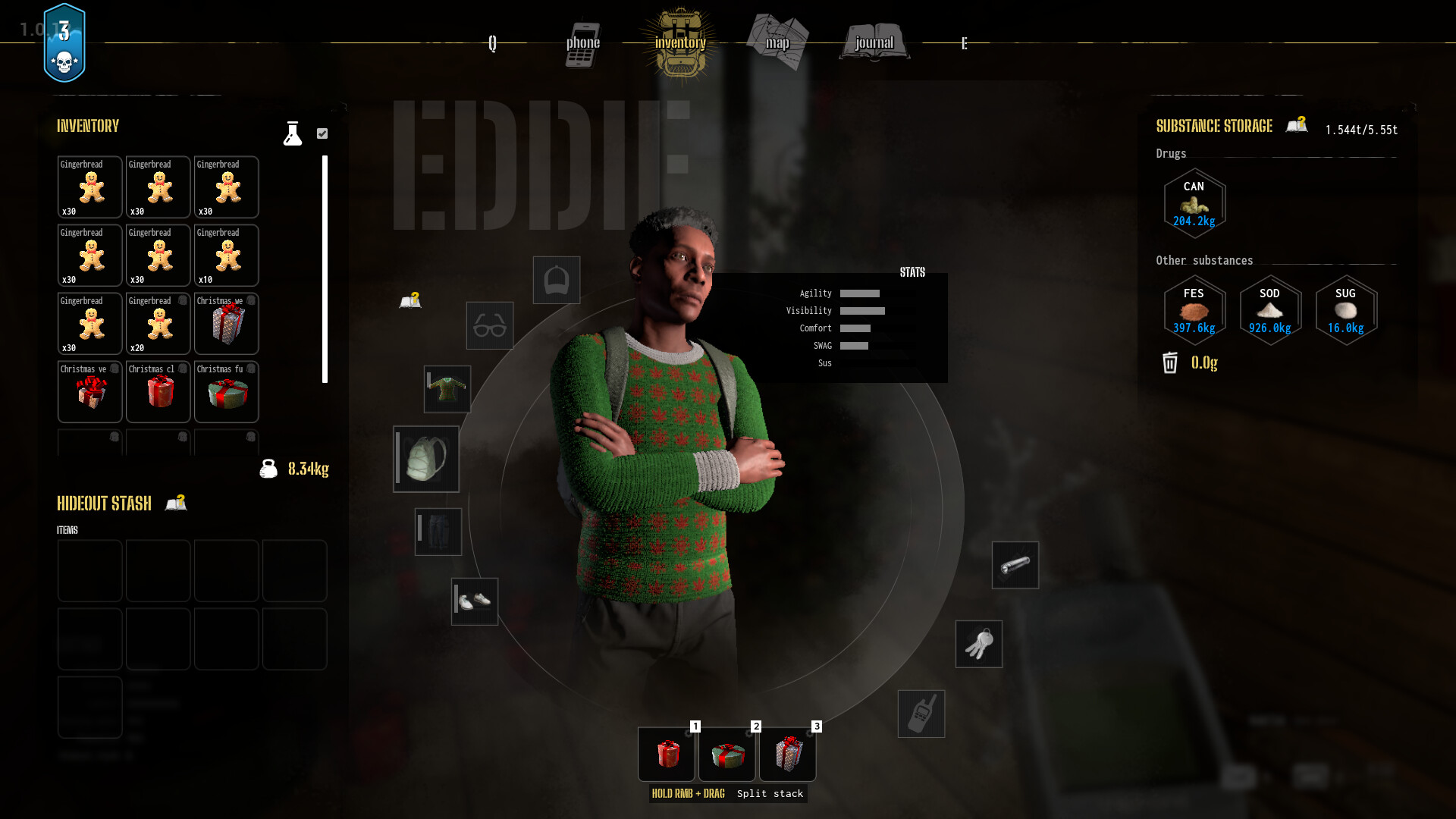Select the flashlight gear slot

[x=1015, y=565]
